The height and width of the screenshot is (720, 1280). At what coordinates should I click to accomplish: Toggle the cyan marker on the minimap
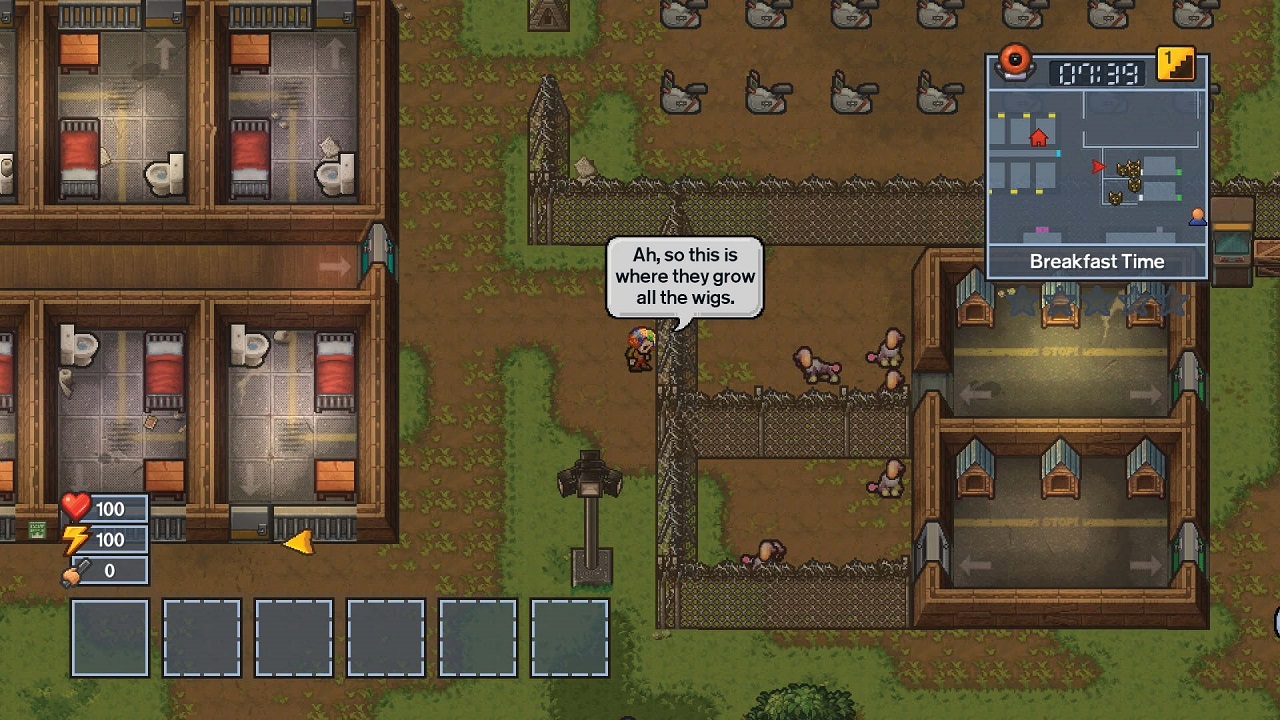(1058, 153)
